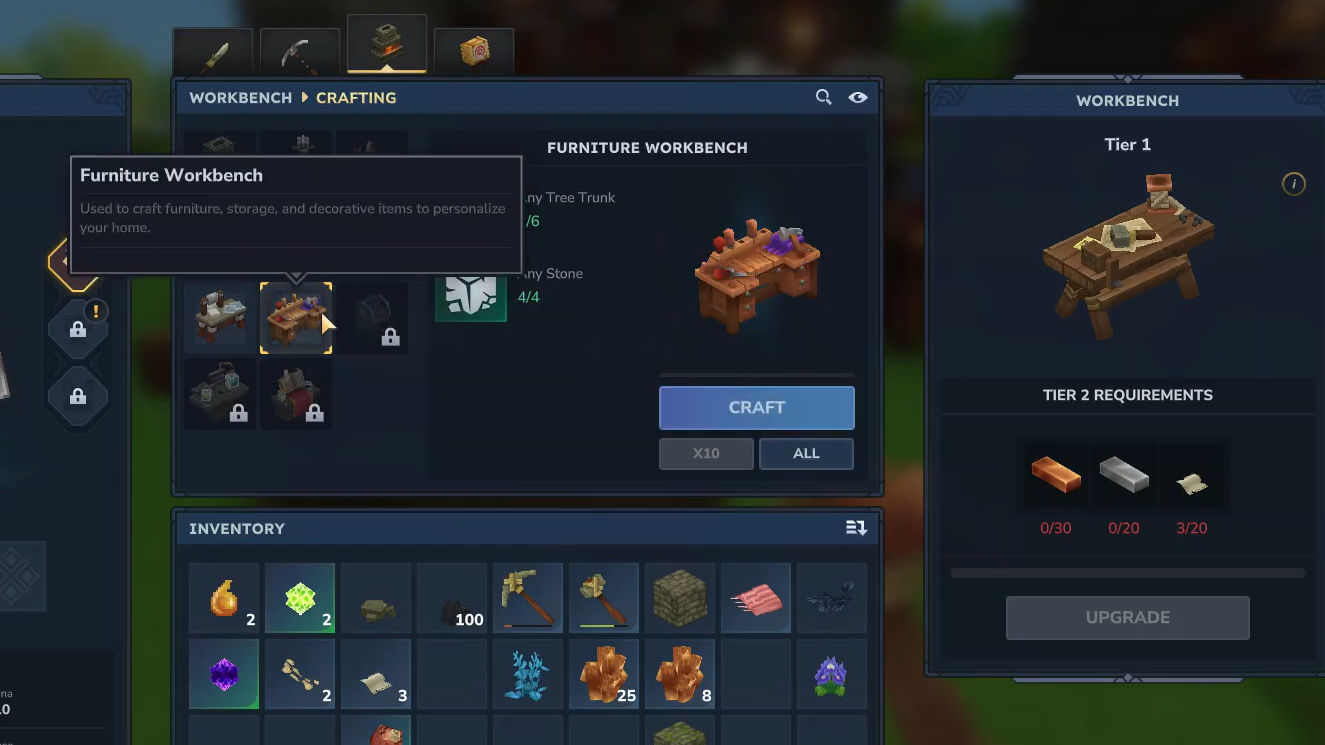
Task: Choose the raw meat inventory slot
Action: coord(756,598)
